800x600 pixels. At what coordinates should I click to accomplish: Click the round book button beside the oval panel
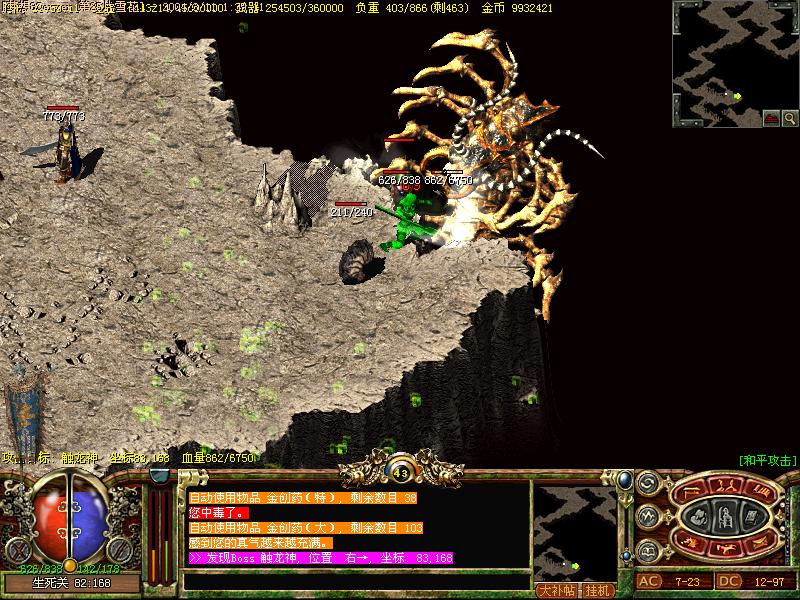click(647, 550)
